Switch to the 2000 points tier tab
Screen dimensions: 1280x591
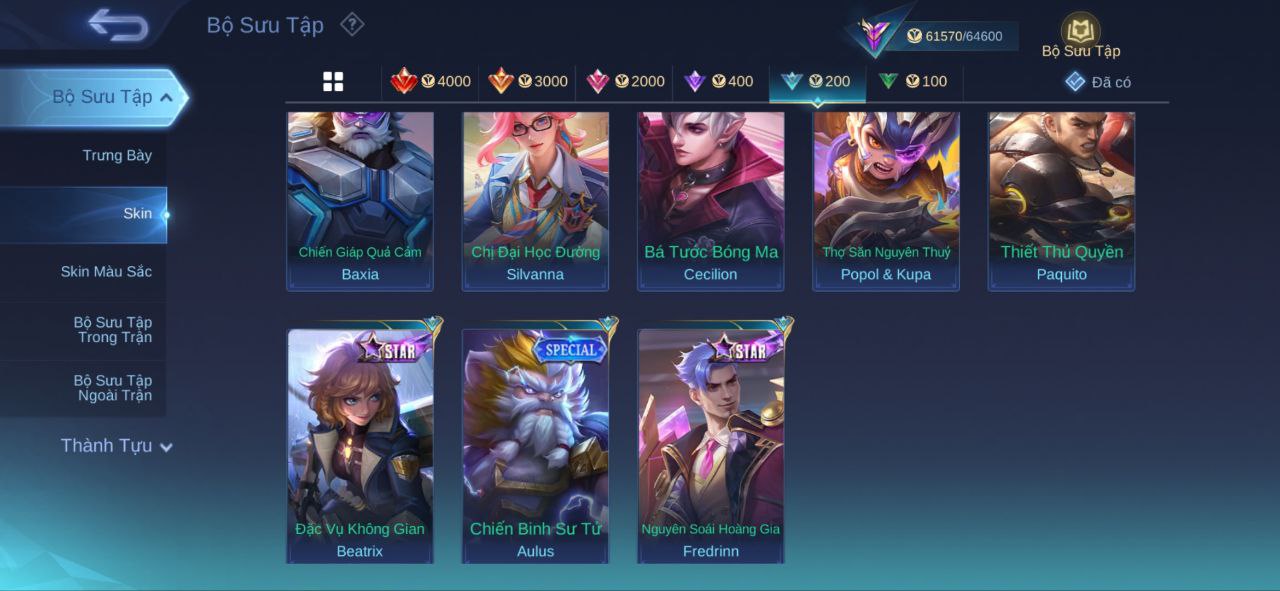(x=625, y=82)
